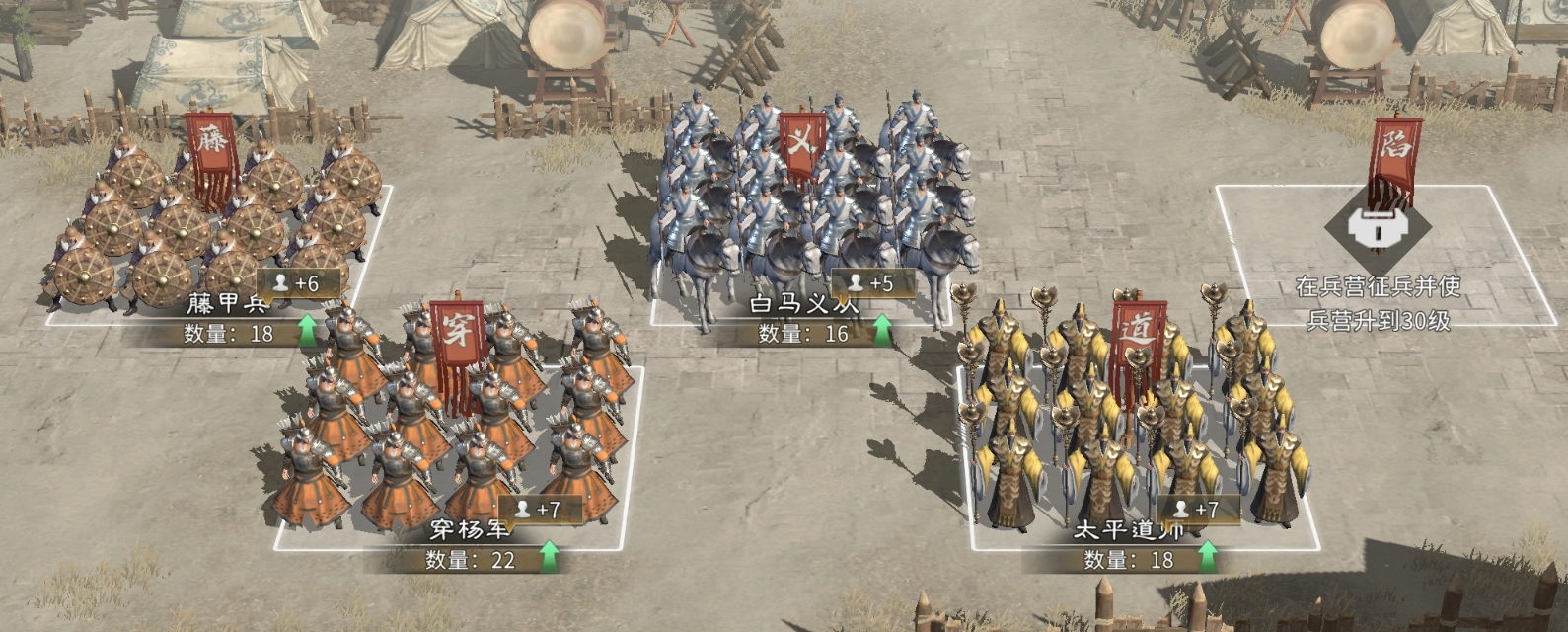Open the +5 recruit badge on 白马义从
1568x632 pixels.
pos(872,283)
